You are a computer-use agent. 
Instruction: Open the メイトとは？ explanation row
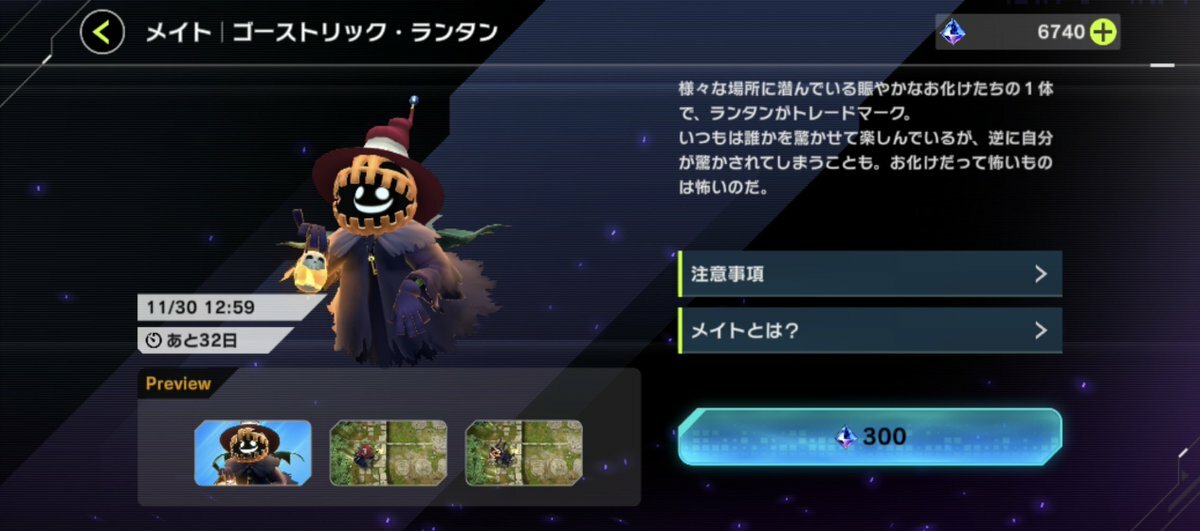pyautogui.click(x=869, y=330)
